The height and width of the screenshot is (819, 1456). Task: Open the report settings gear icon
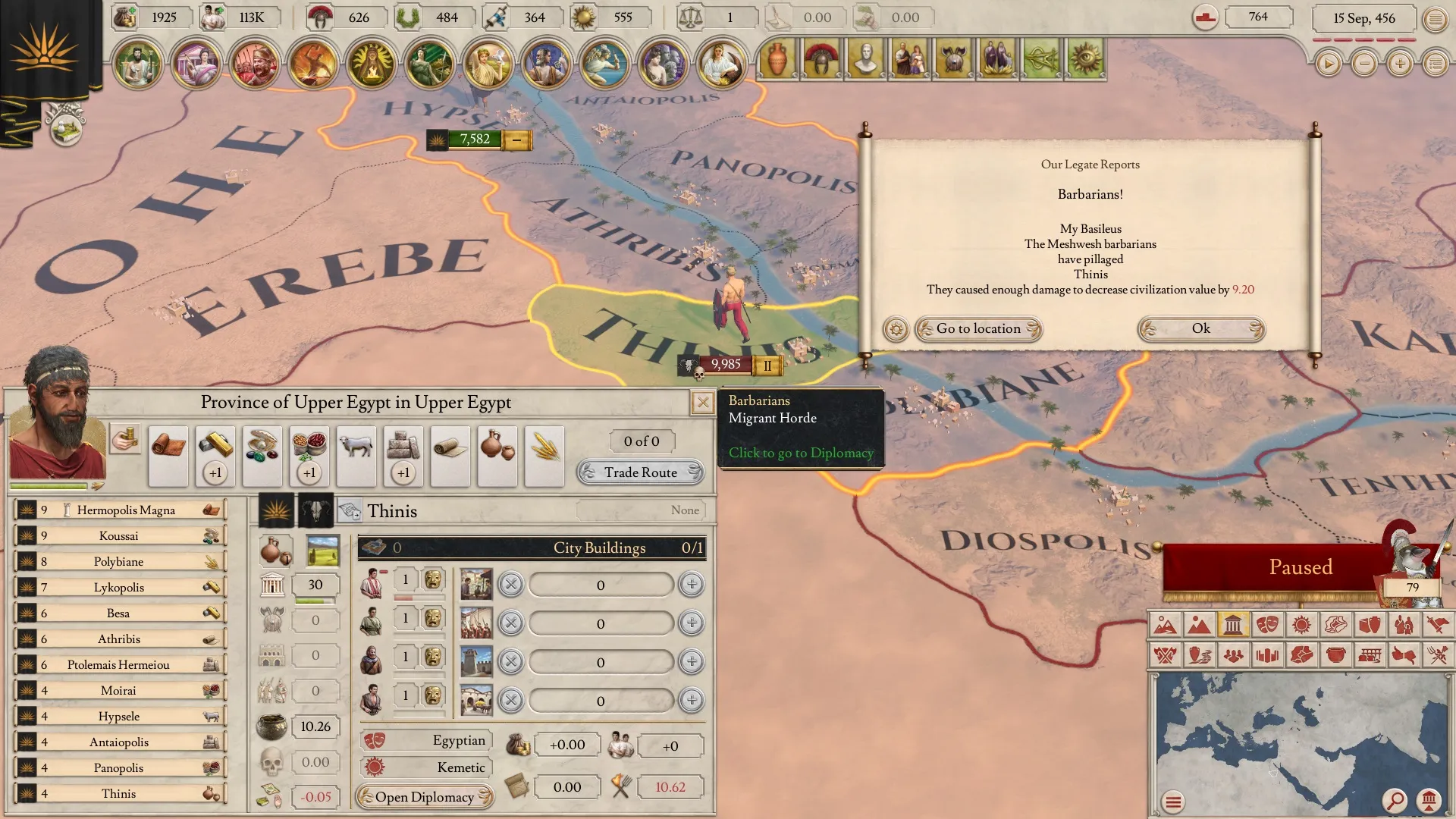tap(896, 329)
